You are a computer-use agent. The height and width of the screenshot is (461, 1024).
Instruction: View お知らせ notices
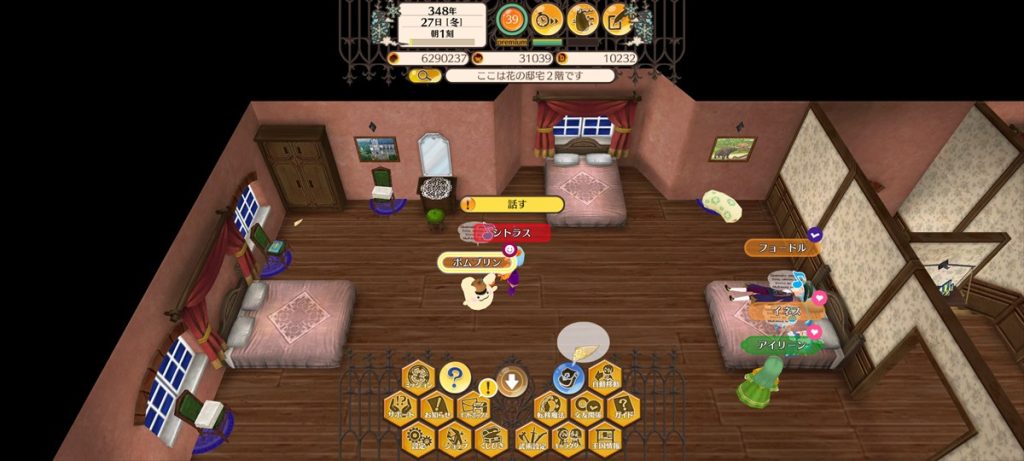tap(437, 406)
